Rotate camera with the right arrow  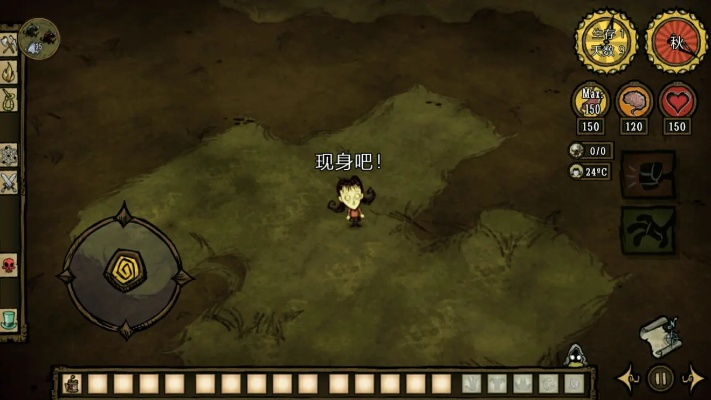[x=692, y=379]
